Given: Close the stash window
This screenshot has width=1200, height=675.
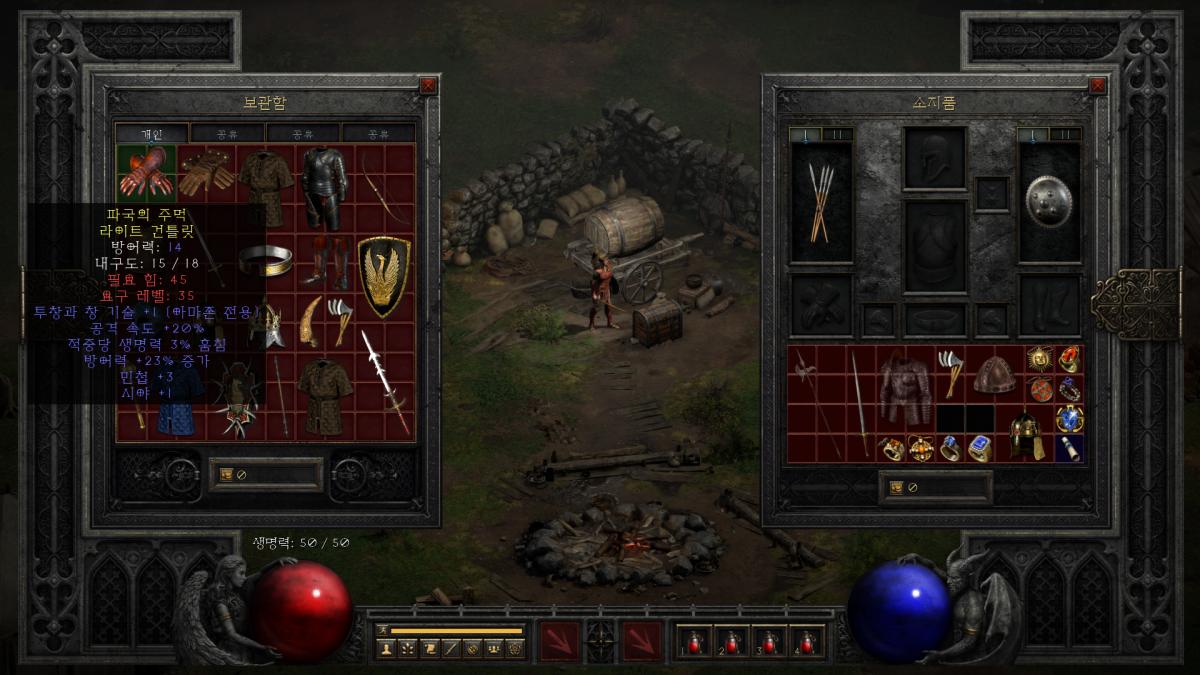Looking at the screenshot, I should (x=428, y=86).
